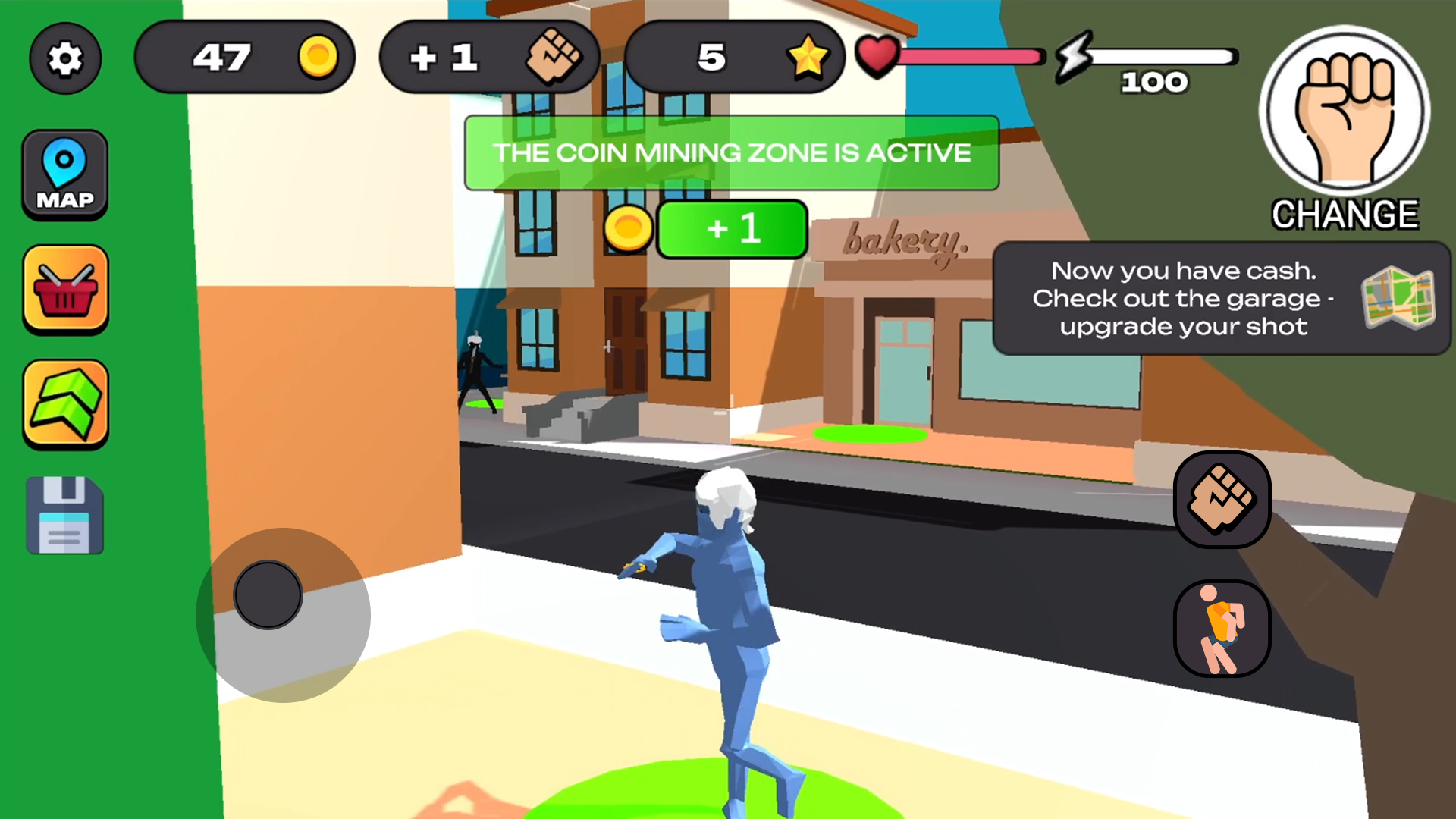This screenshot has width=1456, height=819.
Task: Open the MAP screen
Action: click(64, 173)
